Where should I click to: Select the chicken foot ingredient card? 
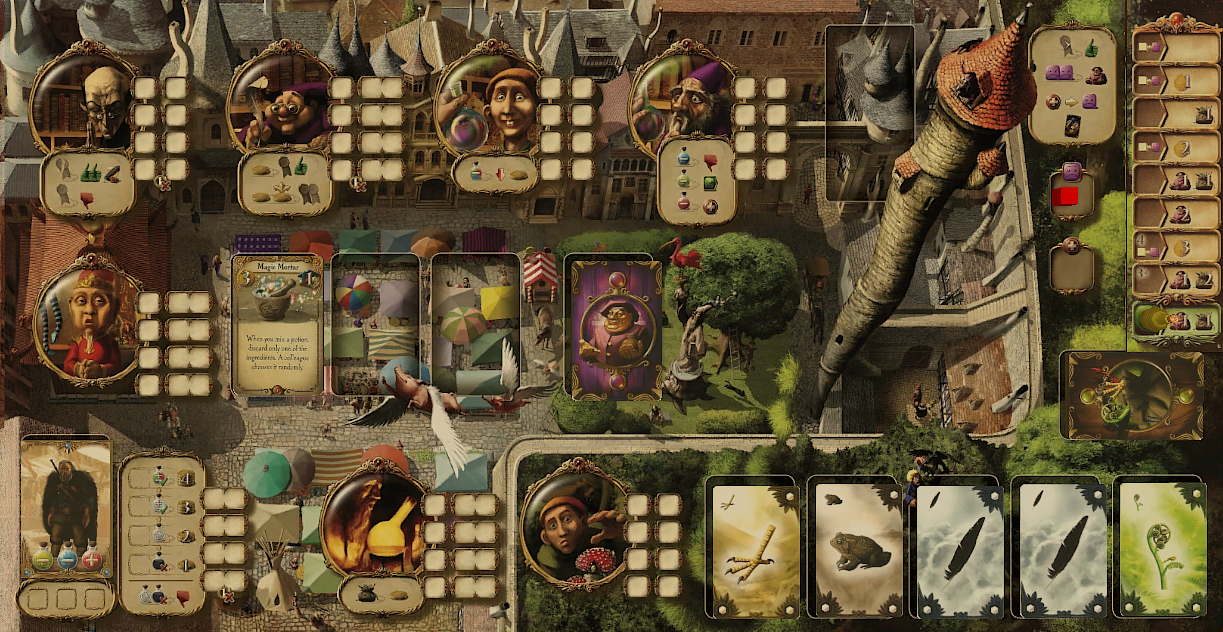point(757,546)
